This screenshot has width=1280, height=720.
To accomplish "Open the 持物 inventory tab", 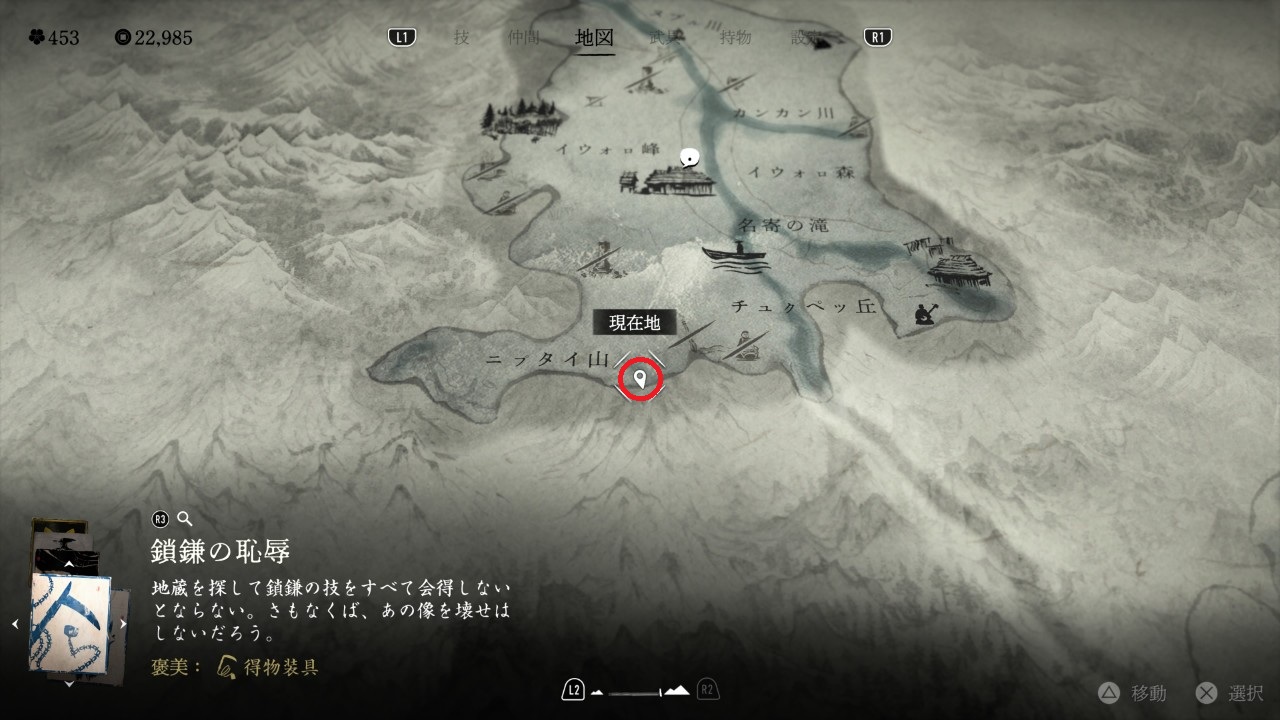I will [735, 38].
